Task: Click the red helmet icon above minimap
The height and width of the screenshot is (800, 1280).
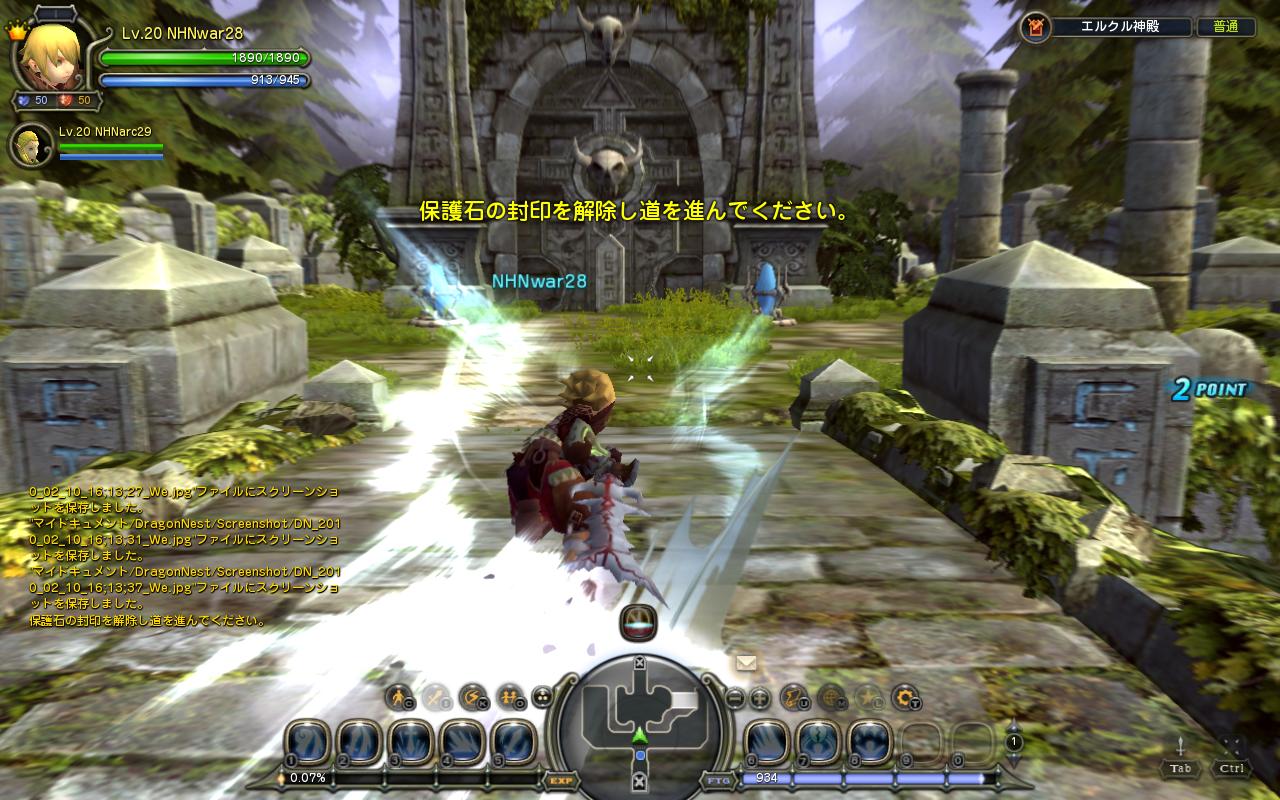Action: click(x=638, y=623)
